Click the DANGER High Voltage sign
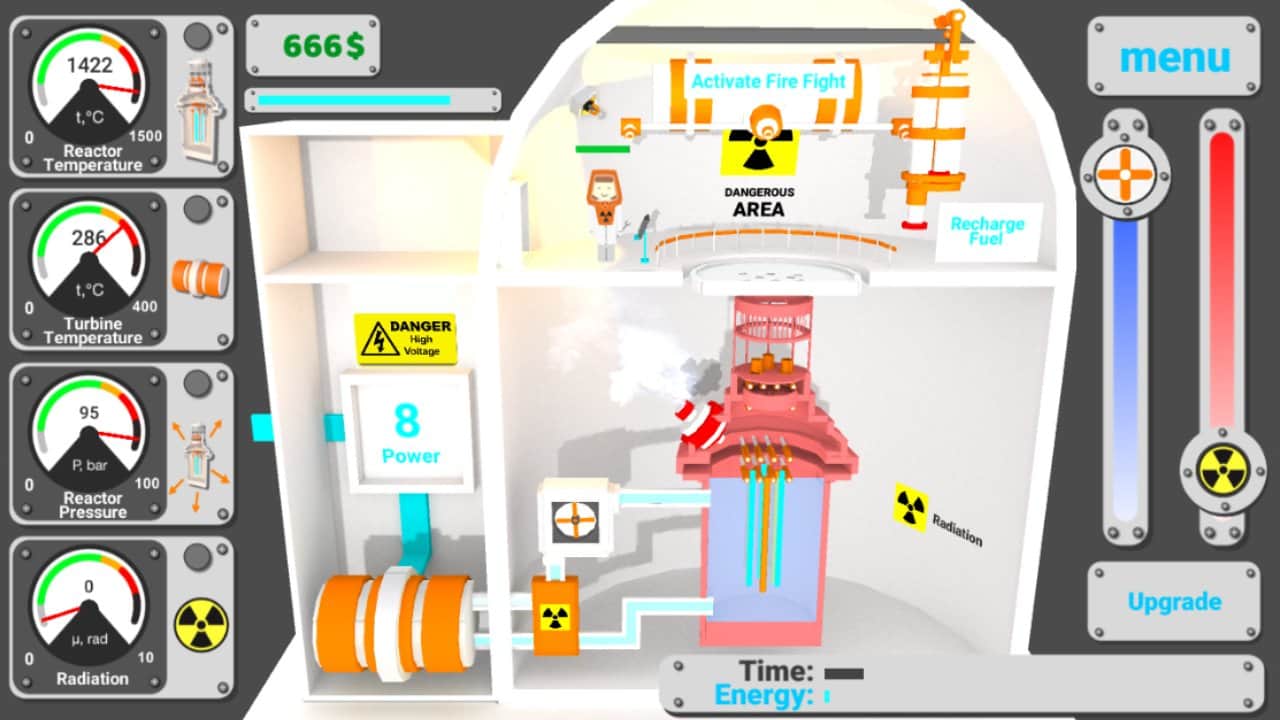1280x720 pixels. coord(404,338)
